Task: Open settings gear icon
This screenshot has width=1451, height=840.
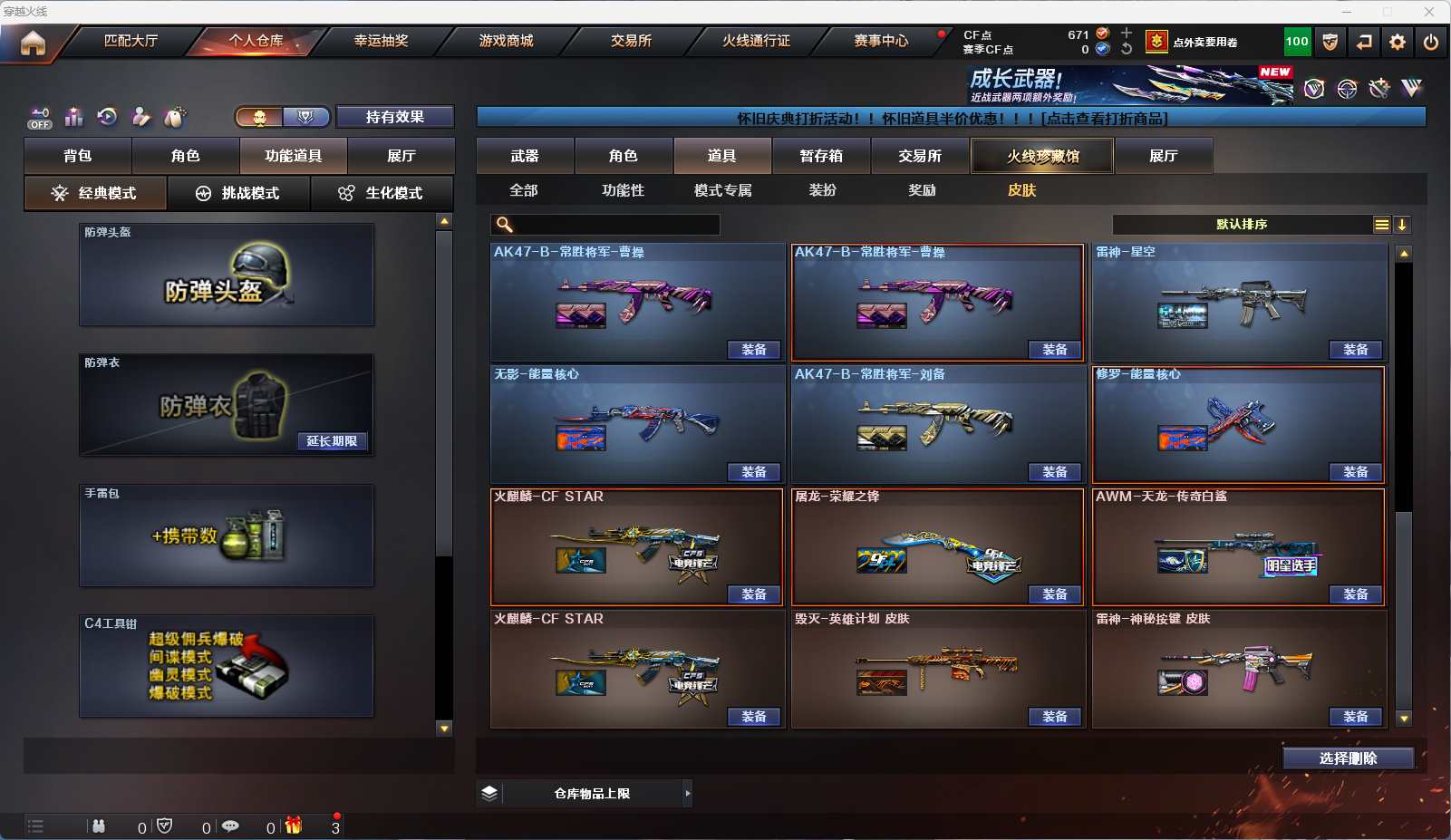Action: pyautogui.click(x=1398, y=42)
